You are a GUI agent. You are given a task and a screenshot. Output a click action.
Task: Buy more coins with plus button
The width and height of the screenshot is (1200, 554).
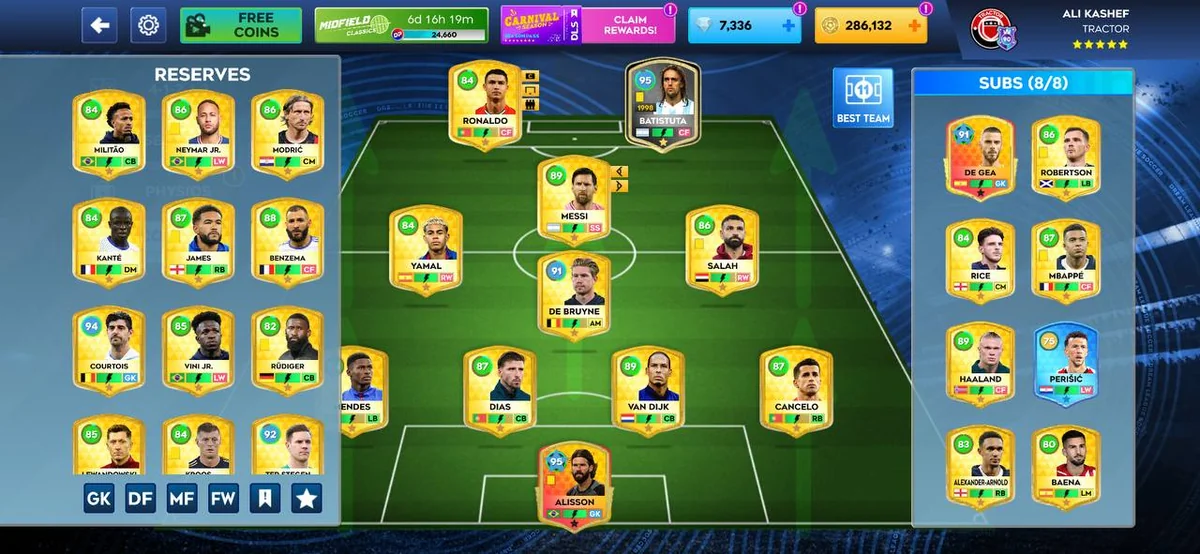tap(913, 25)
